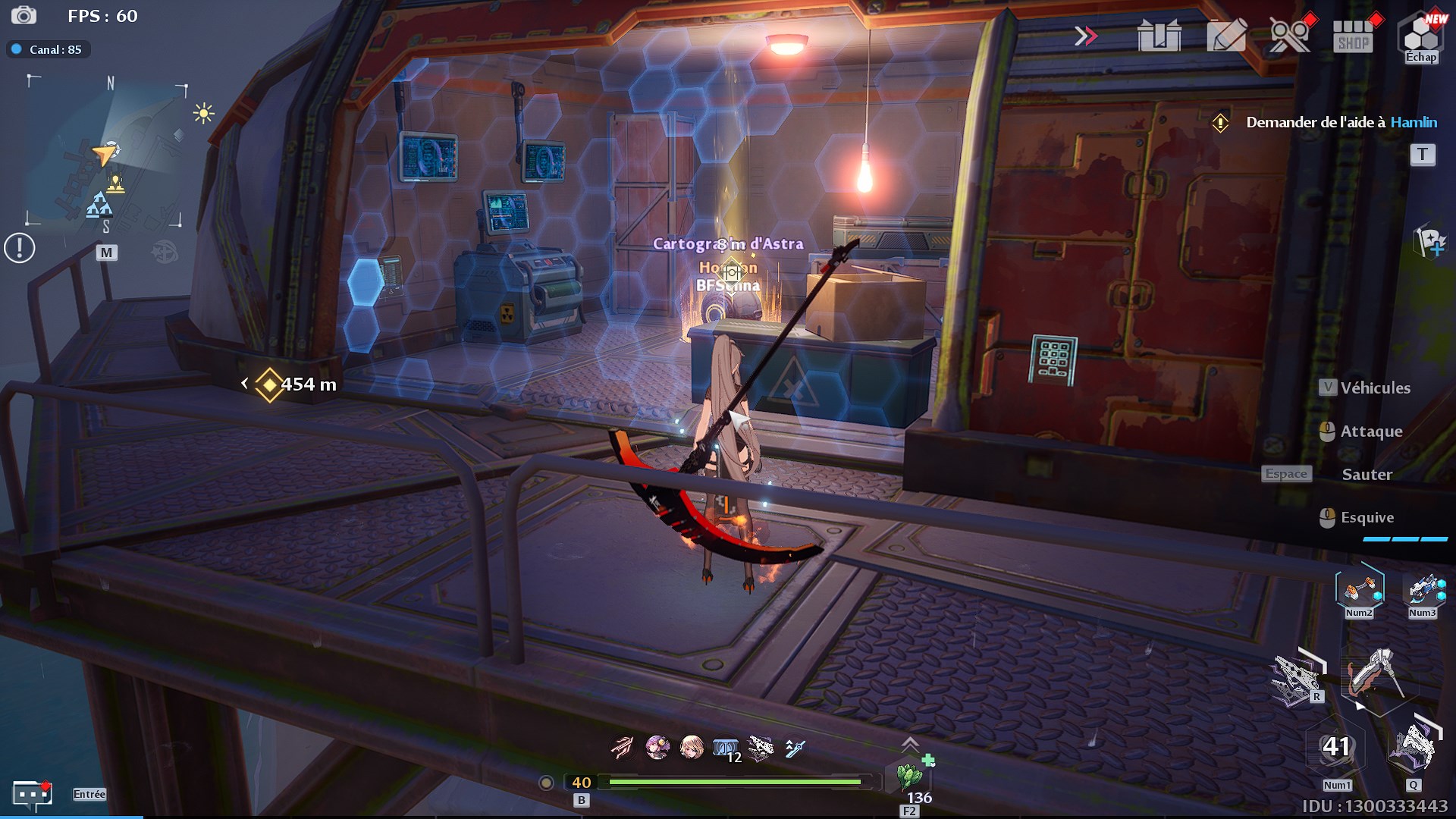
Task: Open the minimap
Action: tap(106, 152)
